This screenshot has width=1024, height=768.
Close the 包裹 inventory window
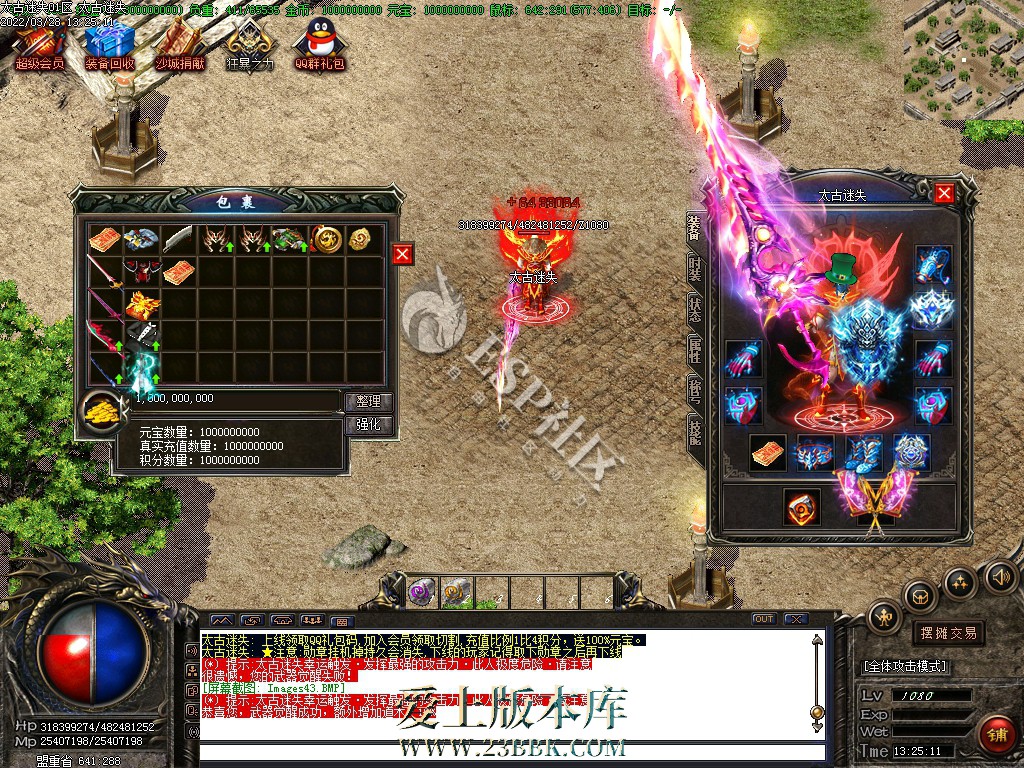[x=402, y=254]
